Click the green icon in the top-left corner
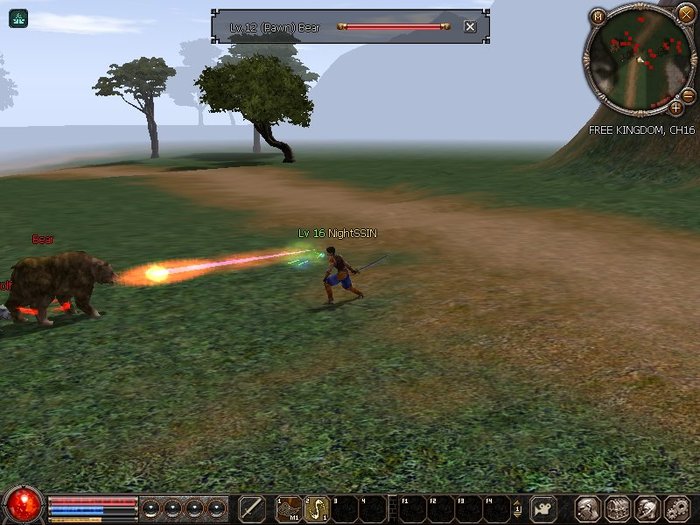 (18, 17)
